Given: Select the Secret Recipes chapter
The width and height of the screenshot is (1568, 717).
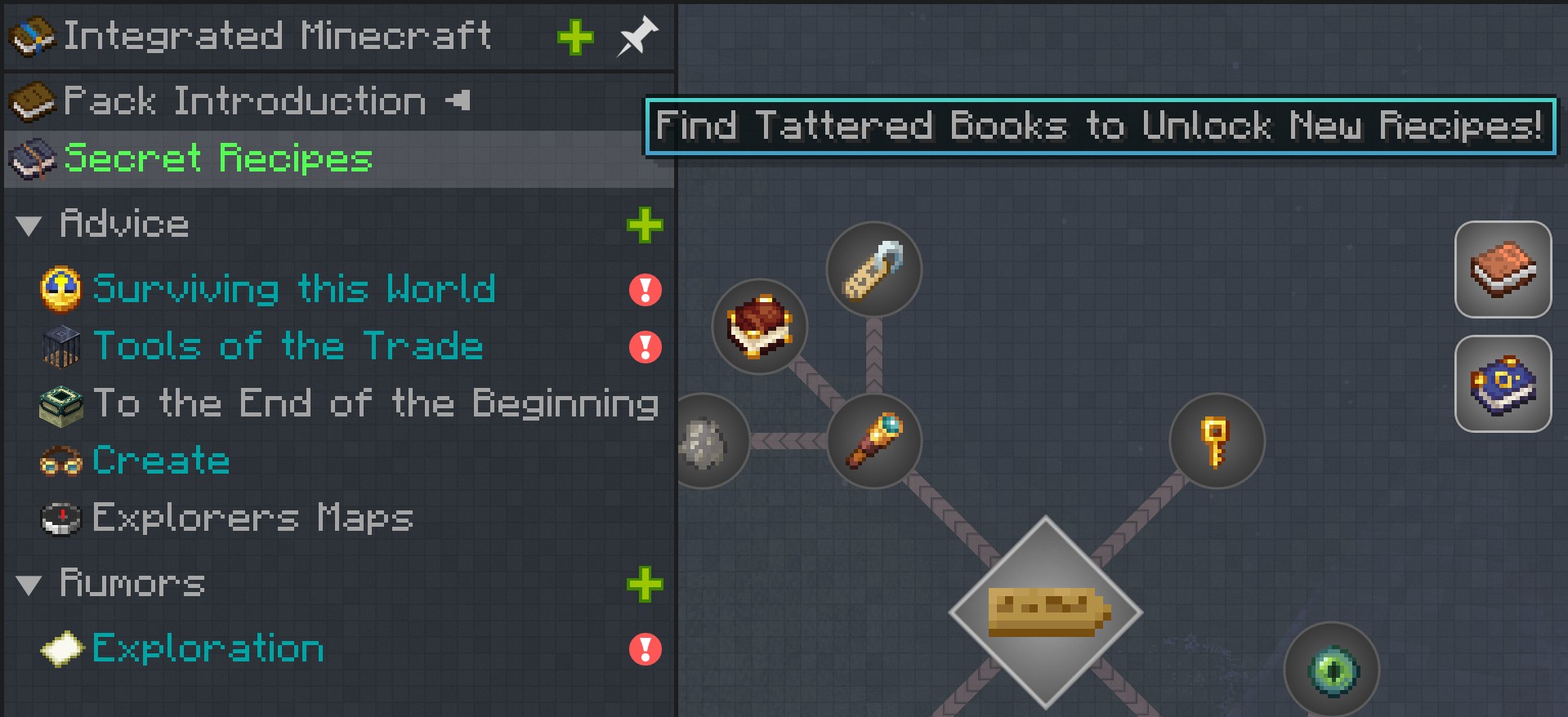Looking at the screenshot, I should pyautogui.click(x=217, y=158).
